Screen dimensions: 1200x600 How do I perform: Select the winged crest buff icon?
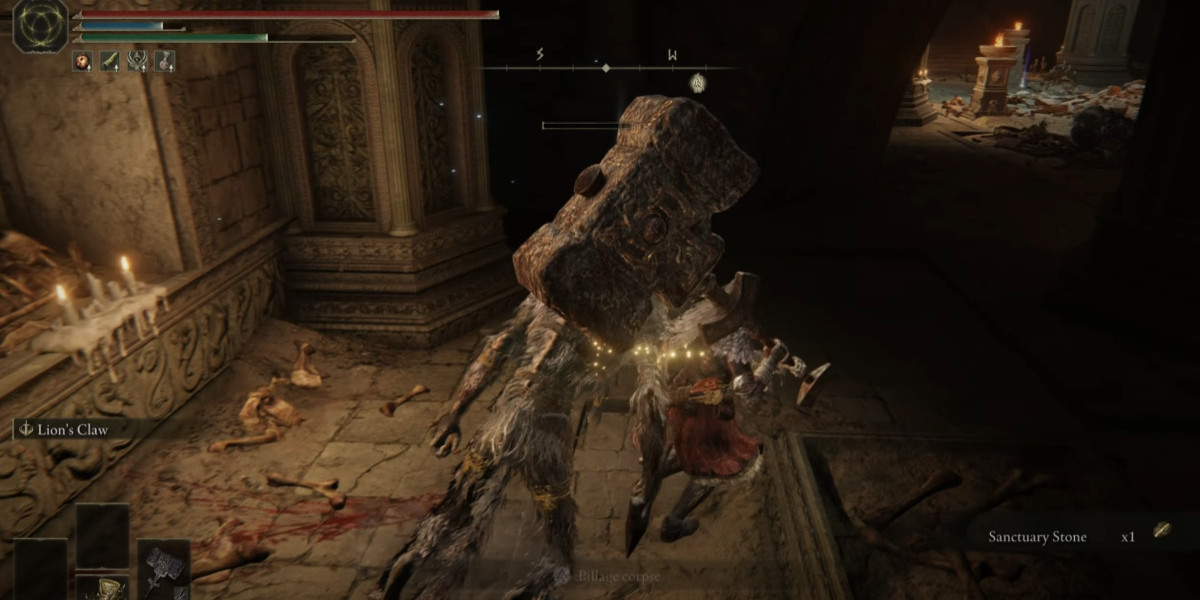pyautogui.click(x=137, y=61)
